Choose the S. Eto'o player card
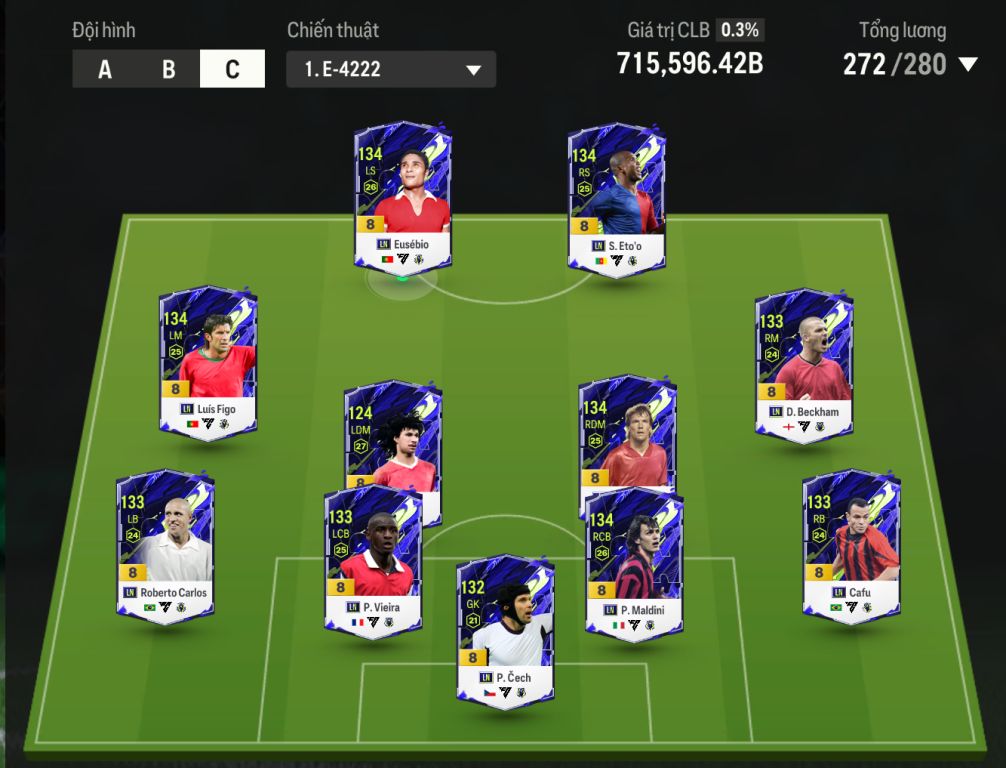 pos(616,197)
